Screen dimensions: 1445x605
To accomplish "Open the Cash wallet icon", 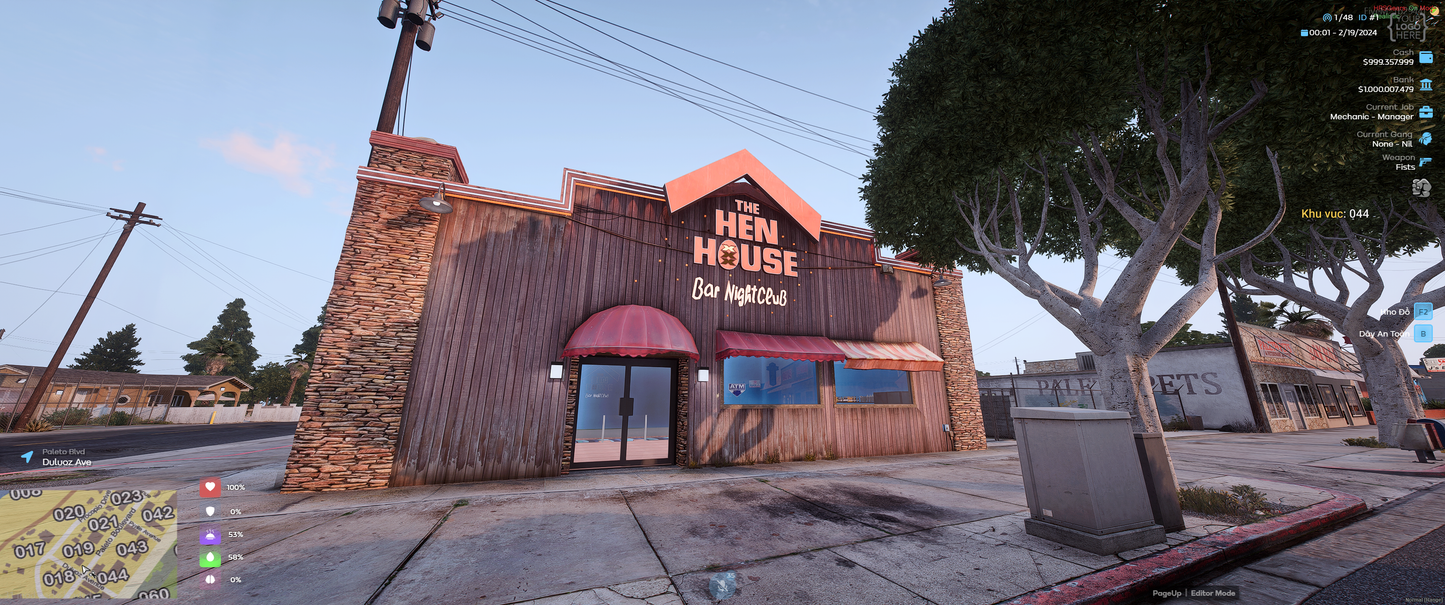I will tap(1425, 57).
